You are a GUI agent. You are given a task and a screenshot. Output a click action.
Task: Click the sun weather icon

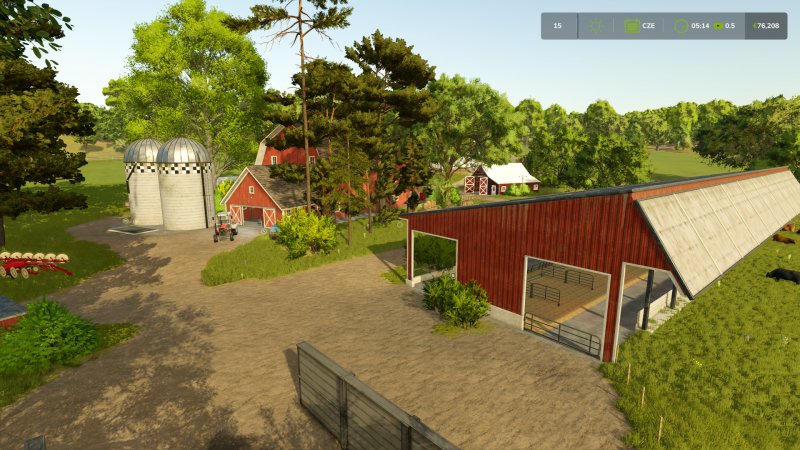(x=596, y=26)
